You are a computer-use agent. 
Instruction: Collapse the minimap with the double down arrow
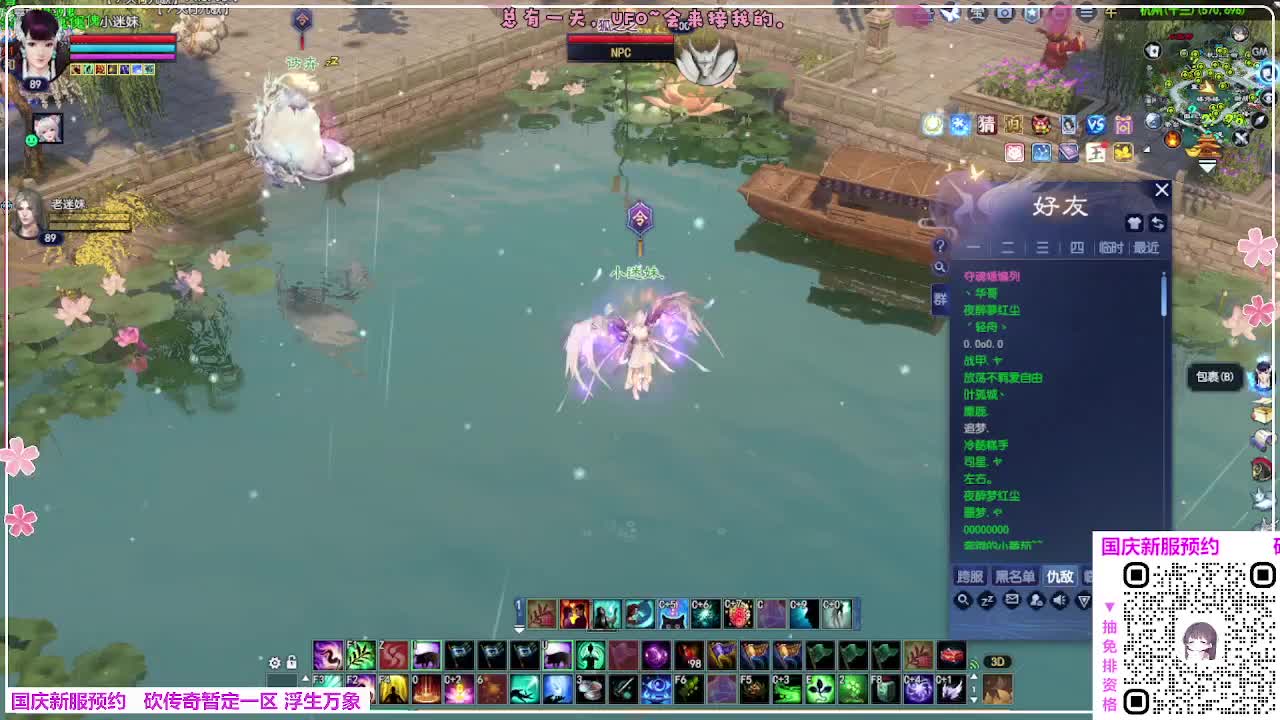1207,165
